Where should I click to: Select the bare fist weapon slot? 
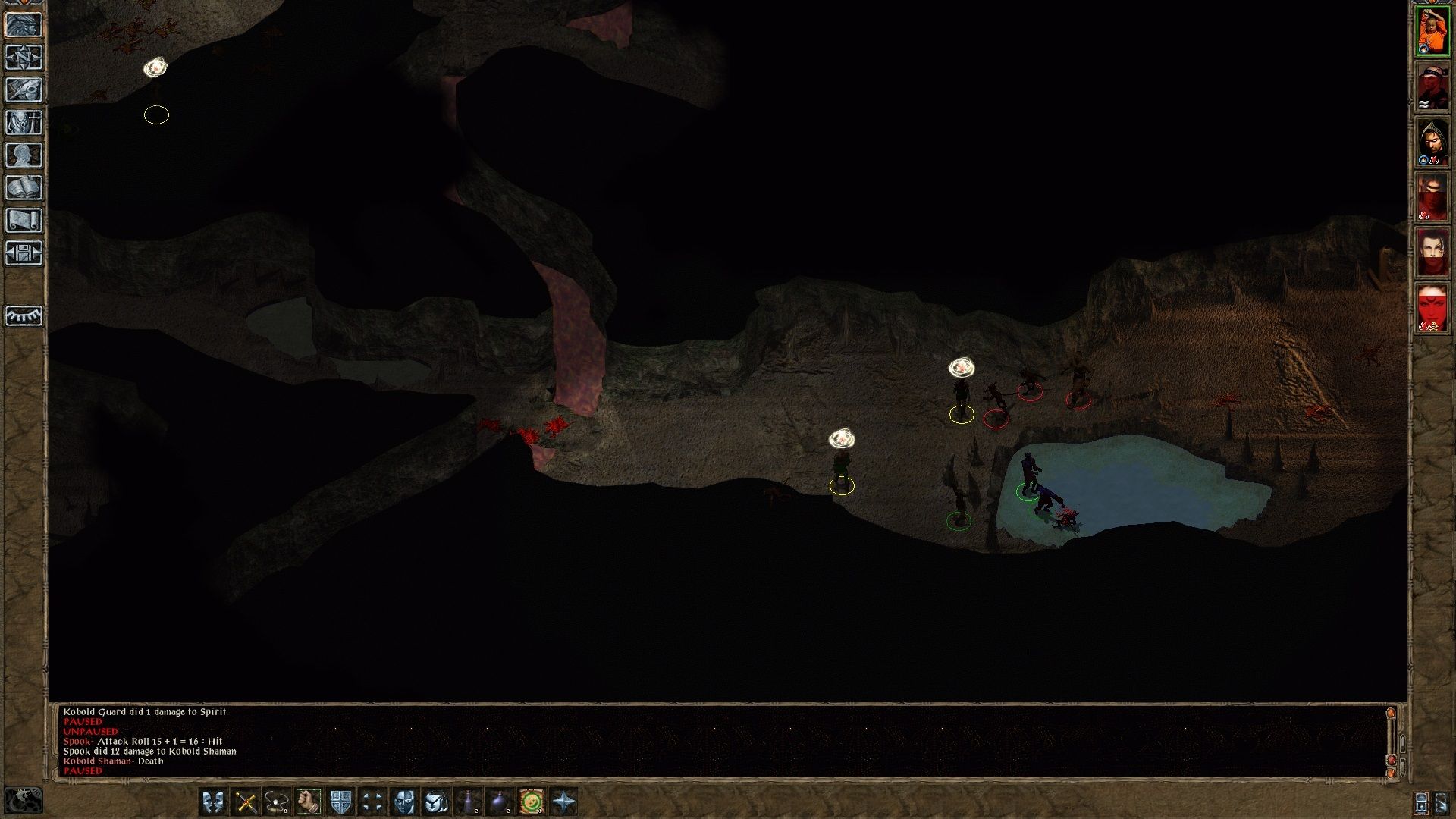[309, 802]
